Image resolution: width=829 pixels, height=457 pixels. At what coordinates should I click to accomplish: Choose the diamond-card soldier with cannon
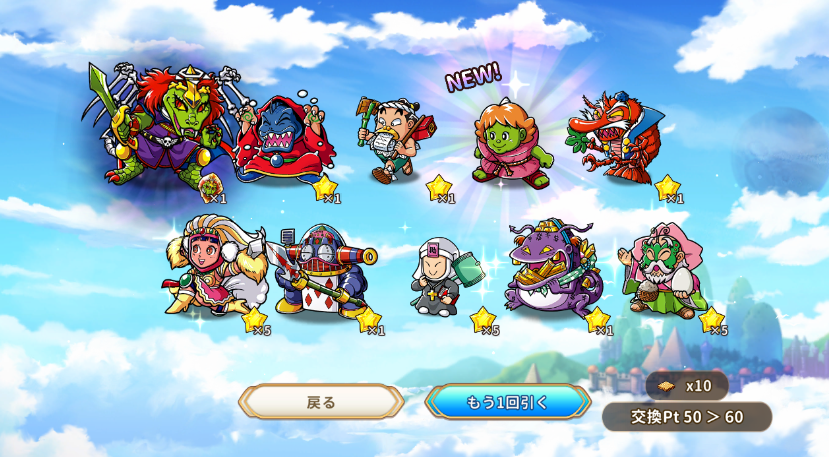(x=323, y=270)
